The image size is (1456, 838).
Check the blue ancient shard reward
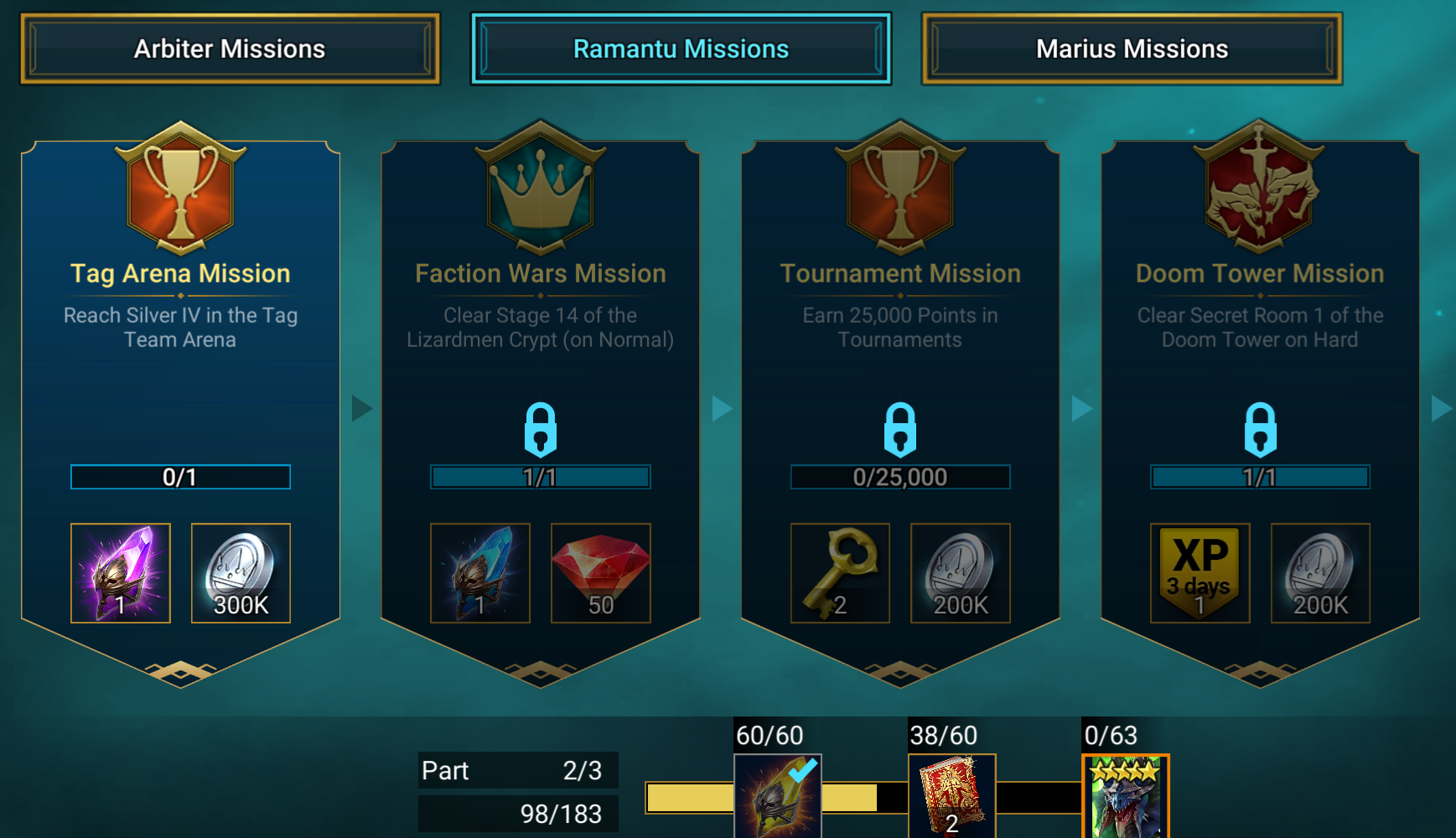[480, 573]
